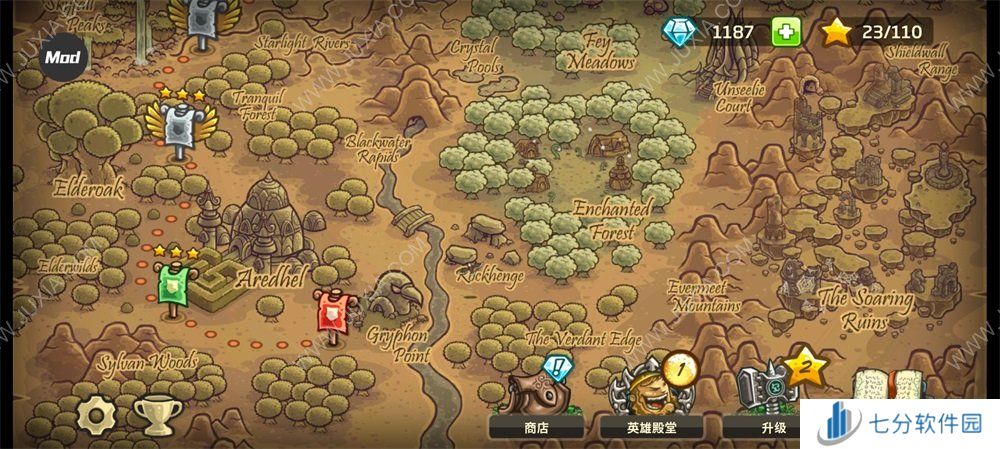
Task: Click the Mod menu button
Action: [x=63, y=58]
